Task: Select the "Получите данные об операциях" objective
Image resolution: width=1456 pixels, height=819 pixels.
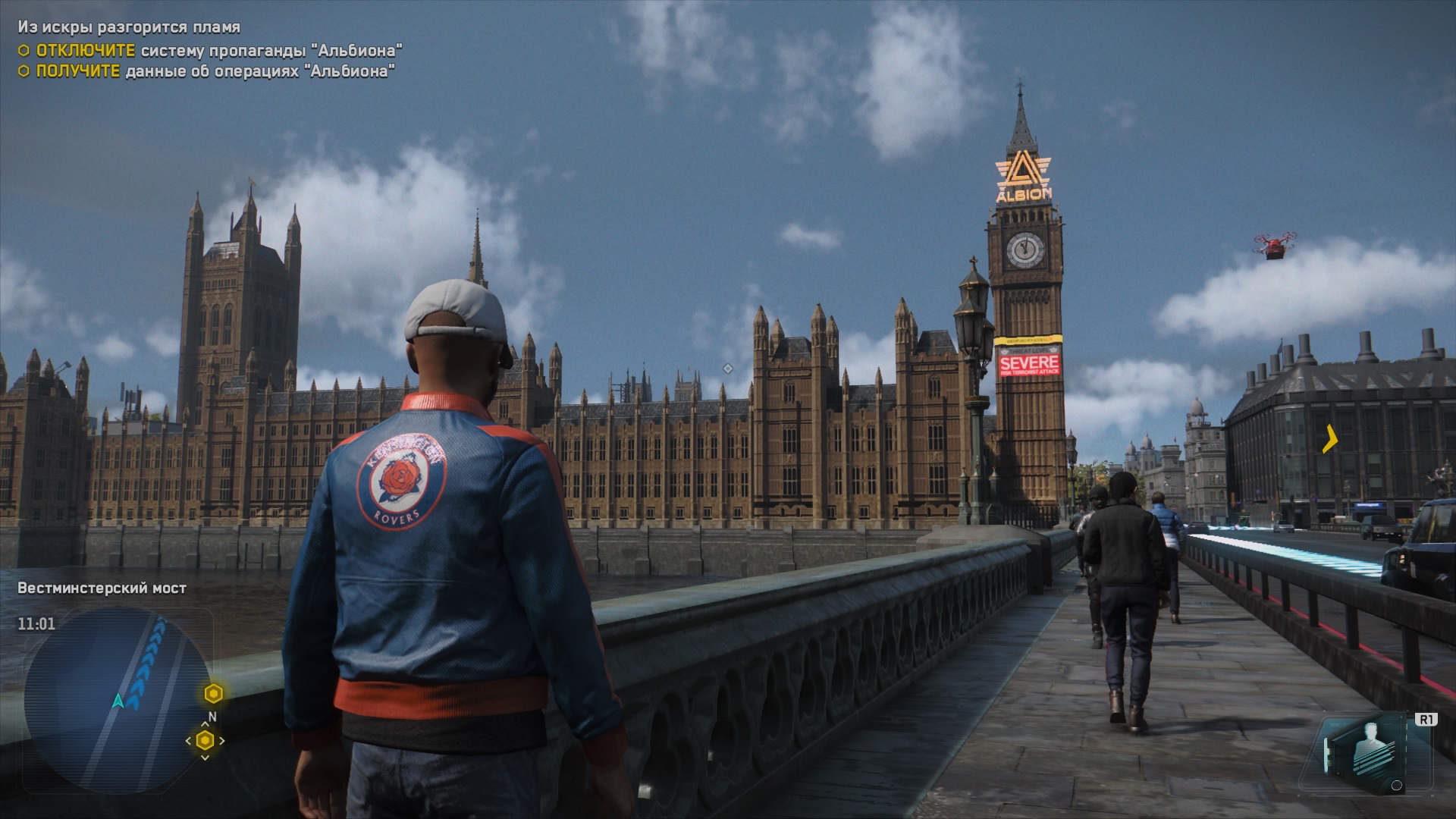Action: pyautogui.click(x=215, y=71)
